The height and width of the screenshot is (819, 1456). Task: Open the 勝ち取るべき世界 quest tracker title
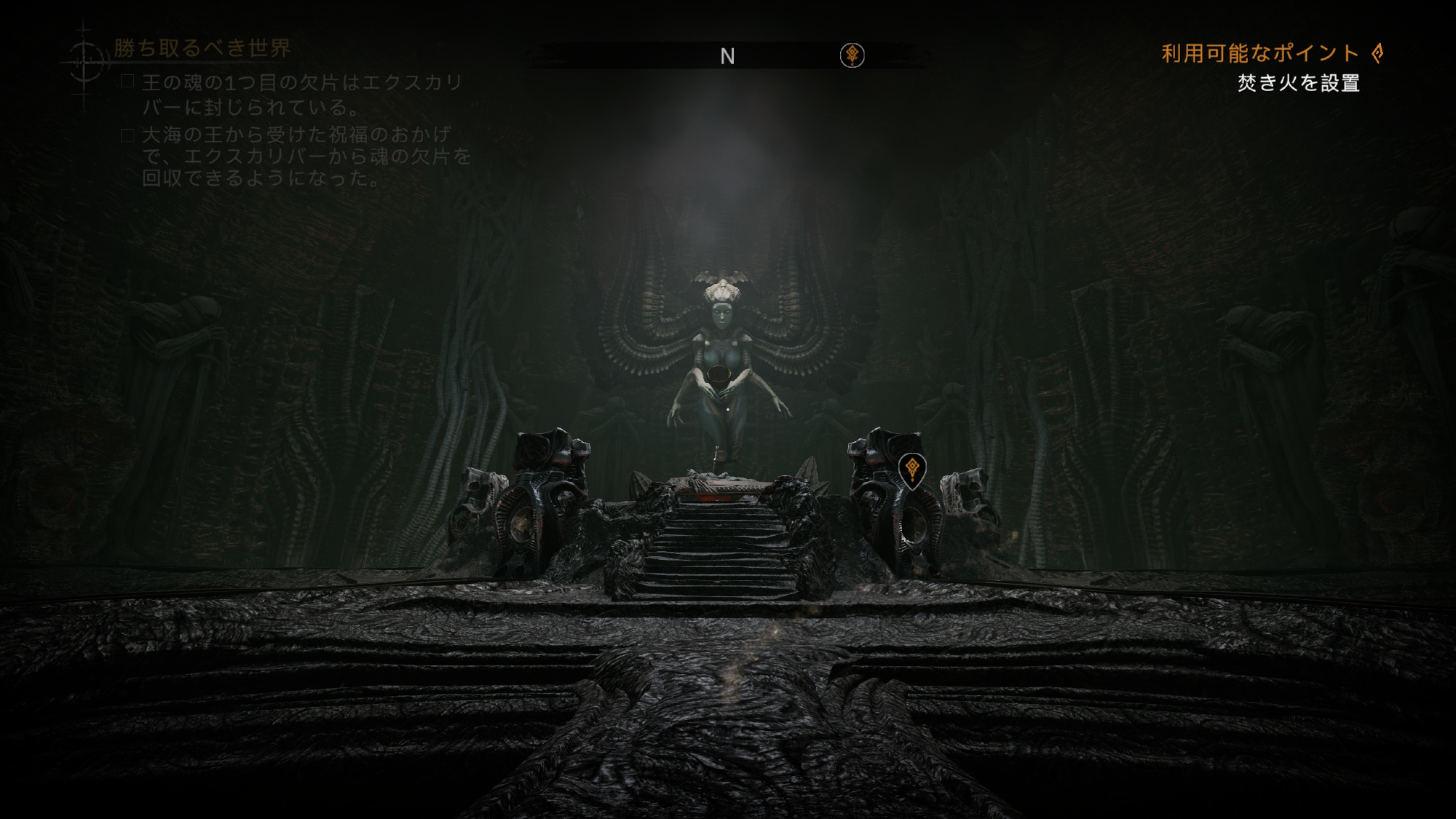202,48
